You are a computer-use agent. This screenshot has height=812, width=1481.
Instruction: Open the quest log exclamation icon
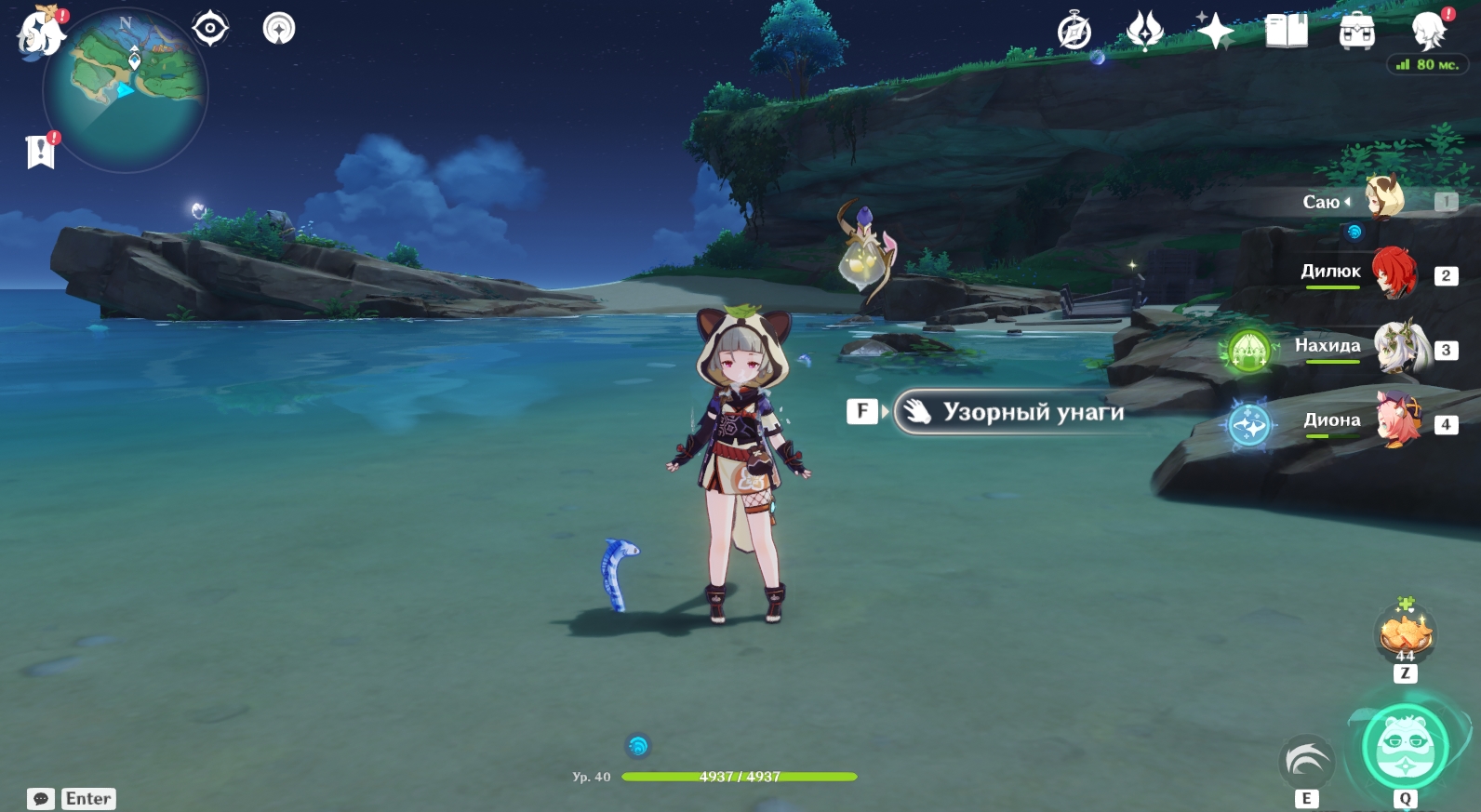[41, 151]
